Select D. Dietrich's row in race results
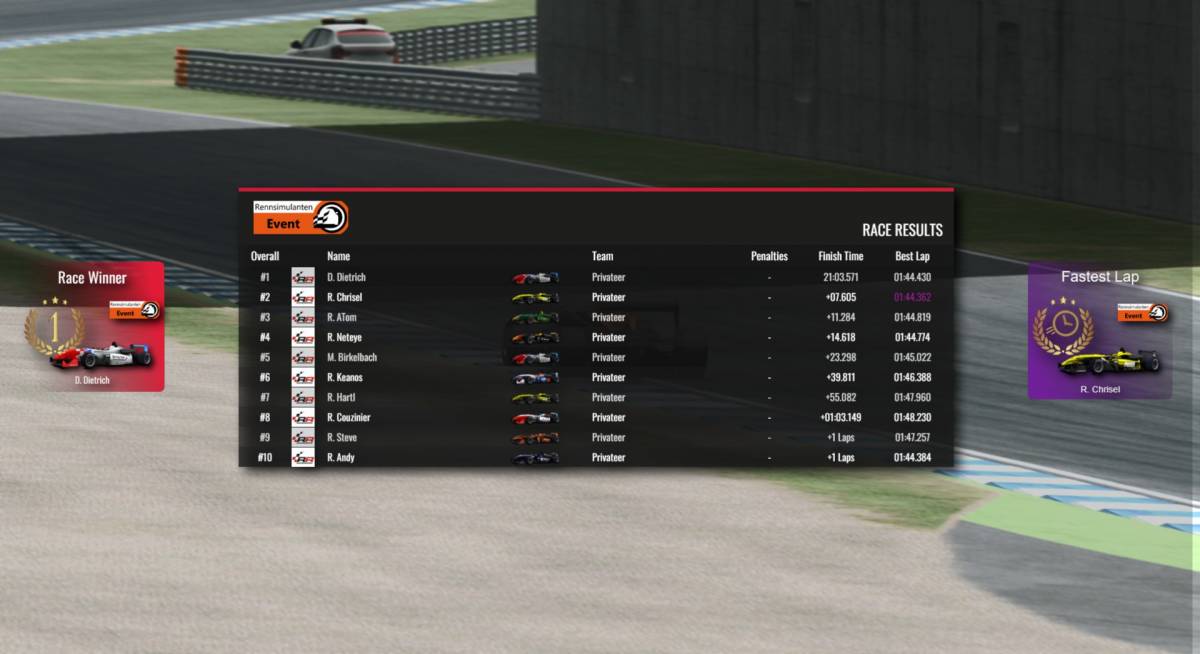The width and height of the screenshot is (1200, 654). (595, 277)
